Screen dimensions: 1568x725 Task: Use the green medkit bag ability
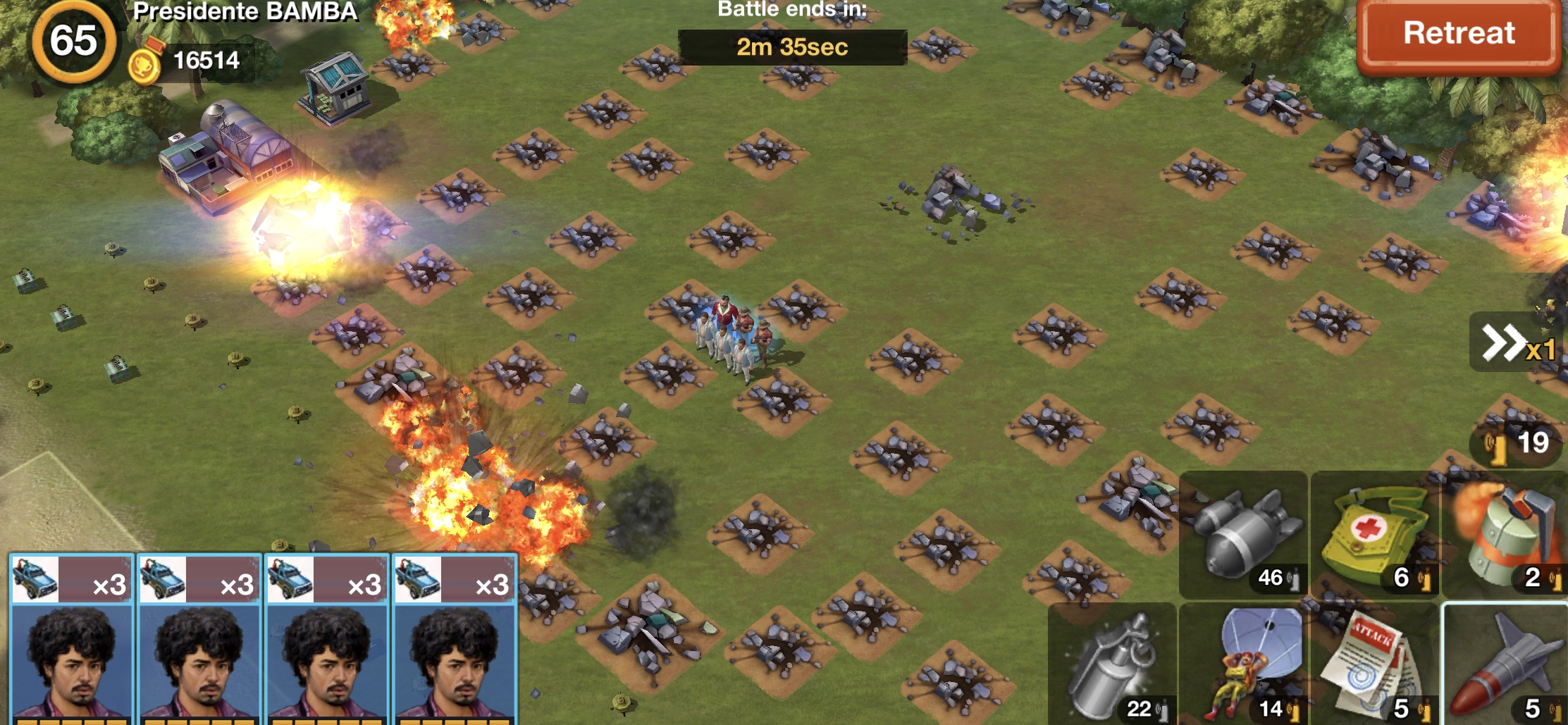click(x=1375, y=535)
